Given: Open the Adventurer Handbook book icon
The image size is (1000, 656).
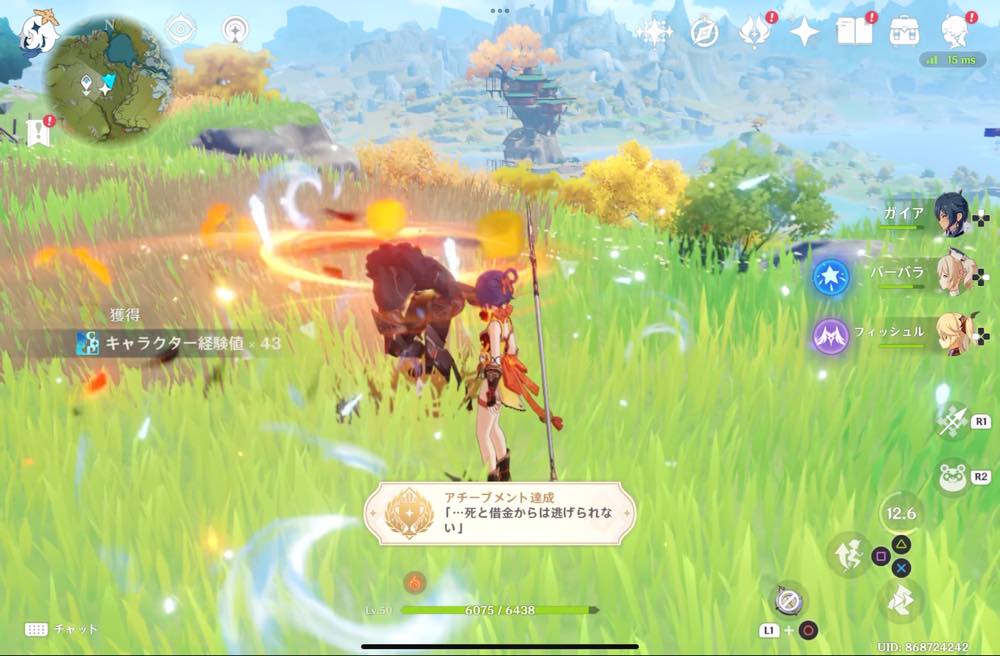Looking at the screenshot, I should [855, 32].
